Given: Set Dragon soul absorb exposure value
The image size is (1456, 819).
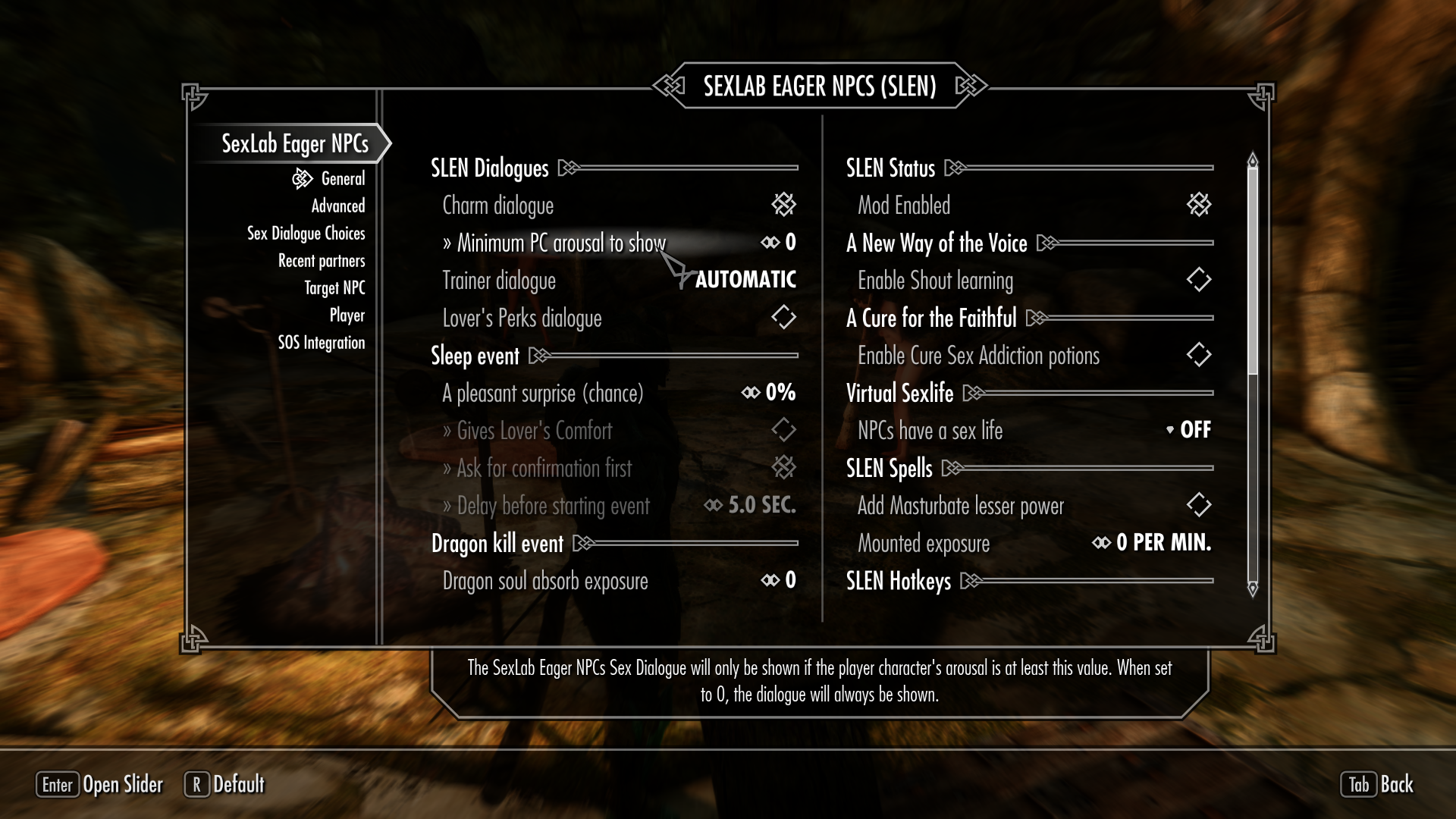Looking at the screenshot, I should [780, 581].
